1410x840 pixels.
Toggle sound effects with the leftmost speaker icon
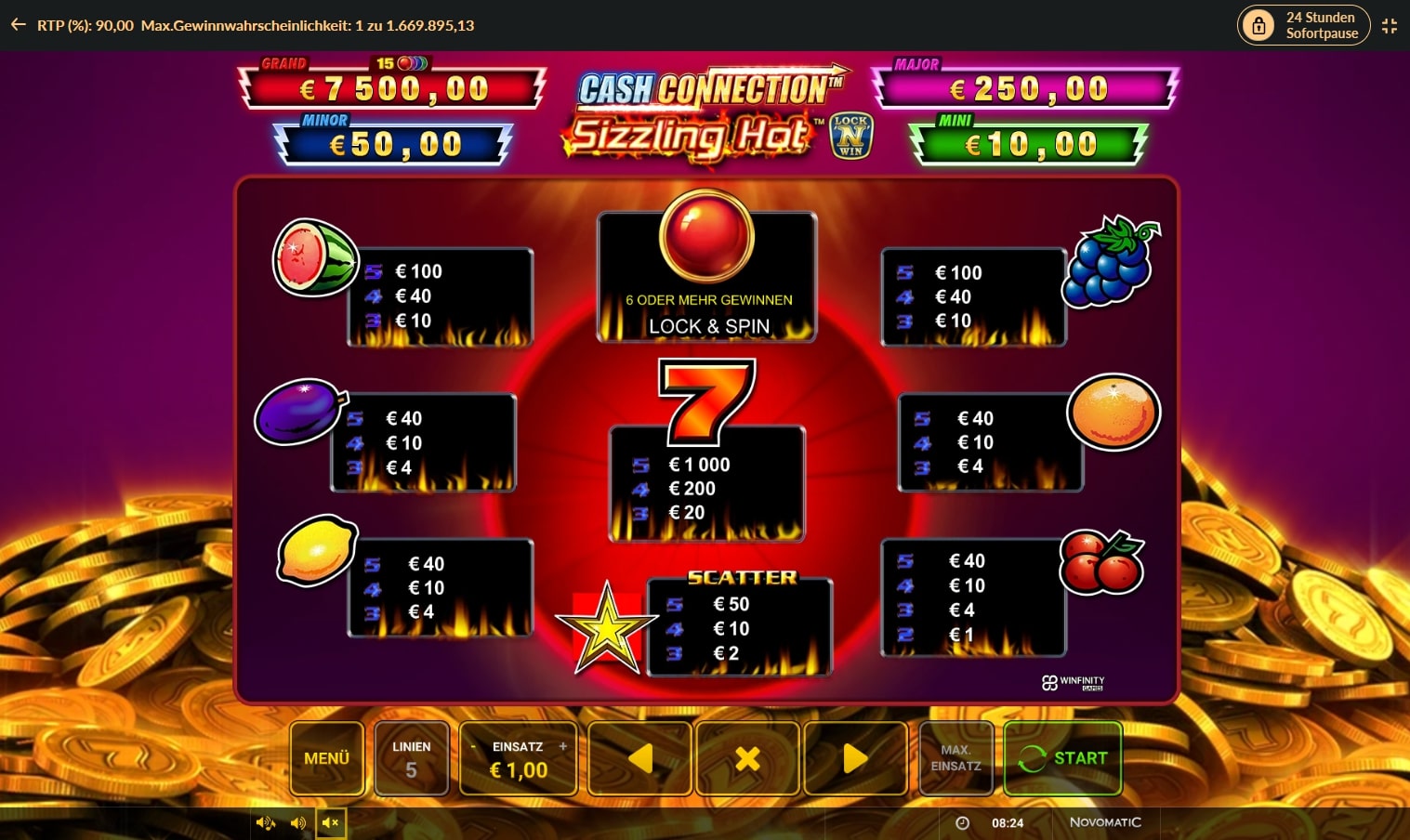264,822
